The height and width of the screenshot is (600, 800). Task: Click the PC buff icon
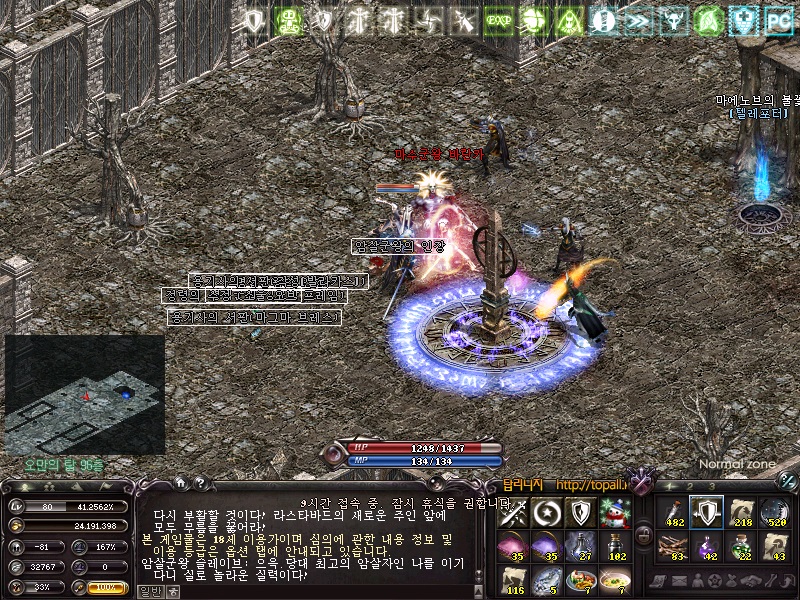click(x=777, y=20)
